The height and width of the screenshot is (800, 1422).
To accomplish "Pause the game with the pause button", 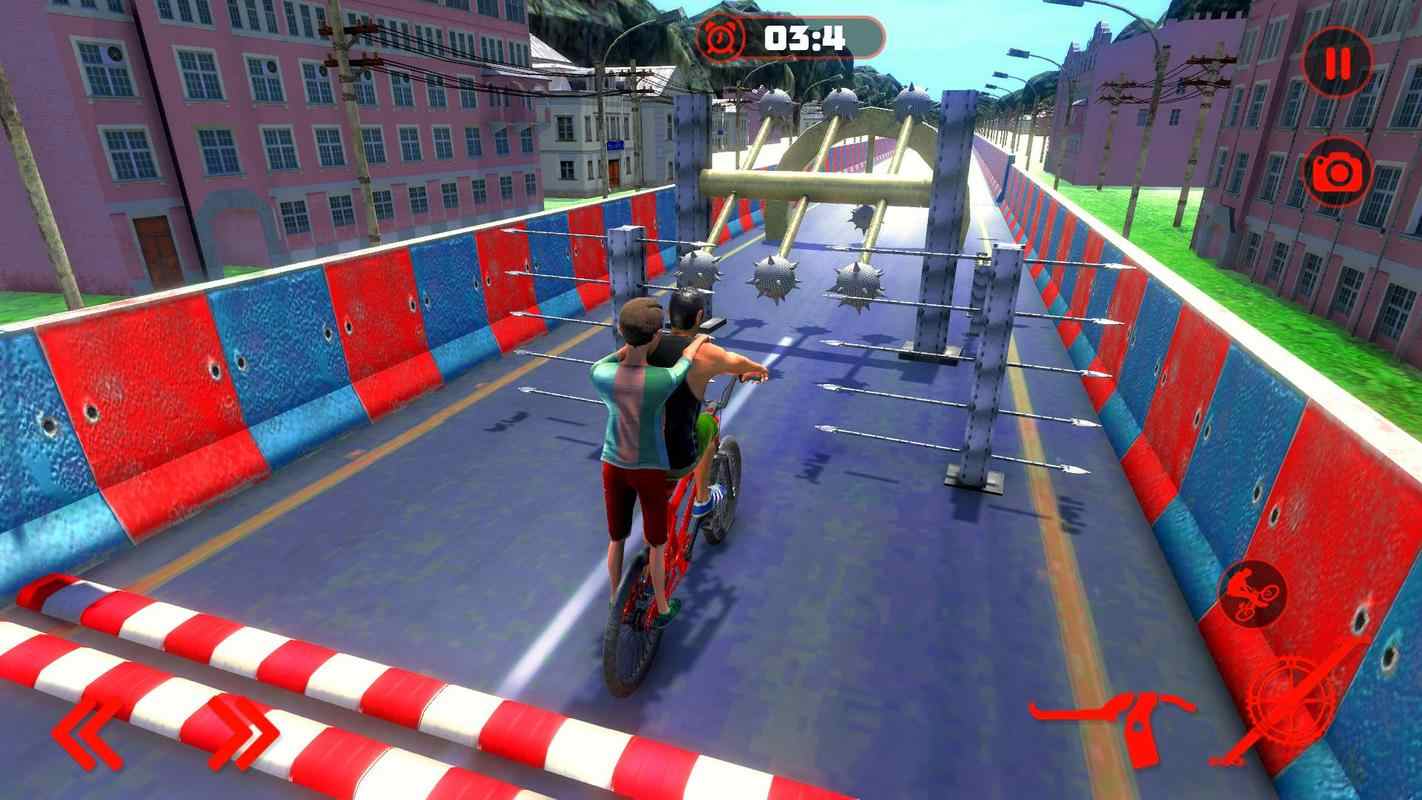I will pyautogui.click(x=1337, y=64).
